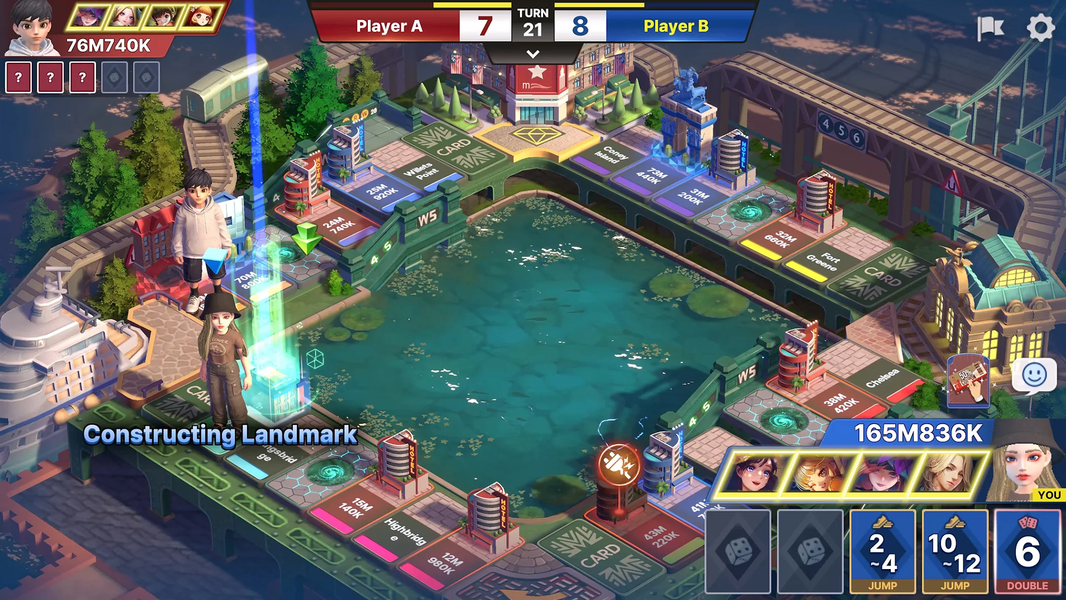Image resolution: width=1066 pixels, height=600 pixels.
Task: Play the 2~4 JUMP dice card
Action: point(883,550)
